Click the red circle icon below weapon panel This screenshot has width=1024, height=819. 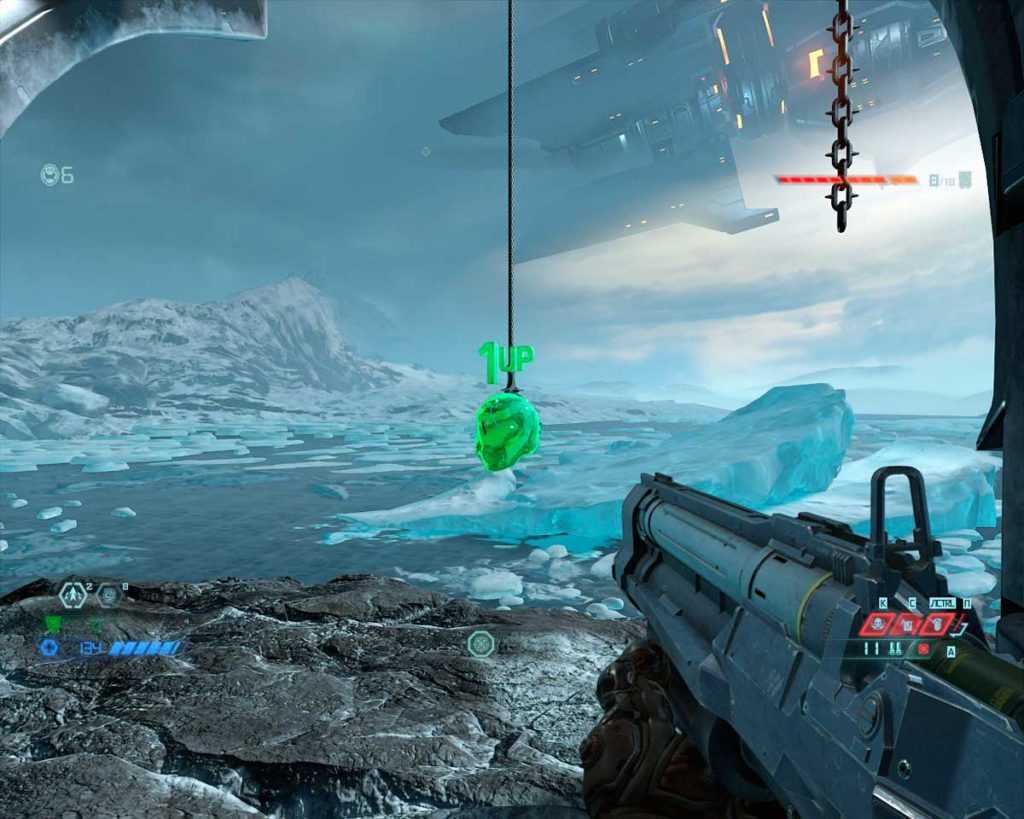(923, 648)
